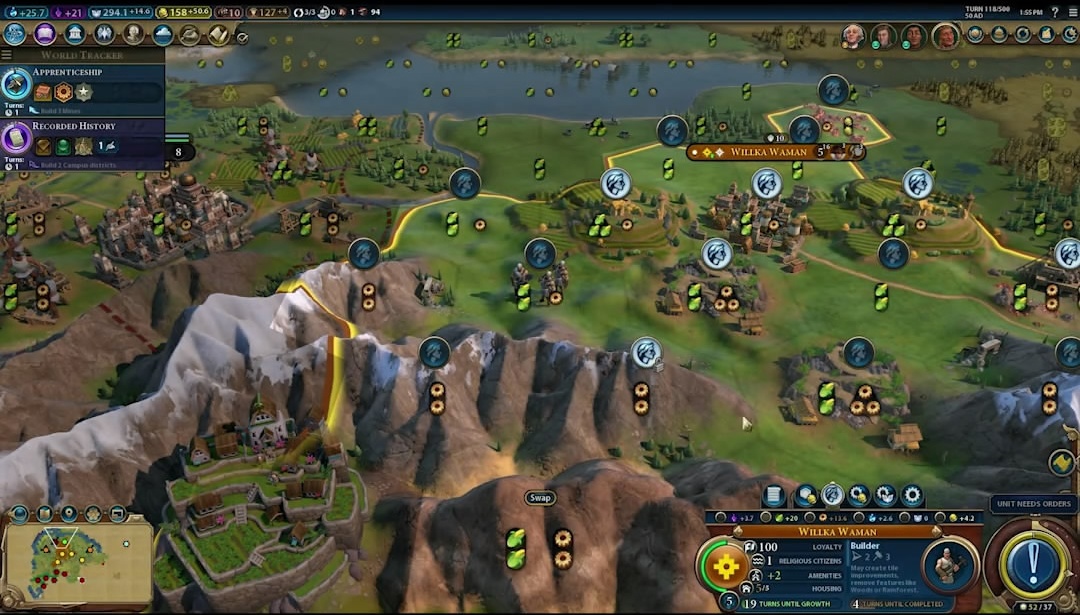Image resolution: width=1080 pixels, height=615 pixels.
Task: Open the climate cloud screen icon
Action: [163, 34]
